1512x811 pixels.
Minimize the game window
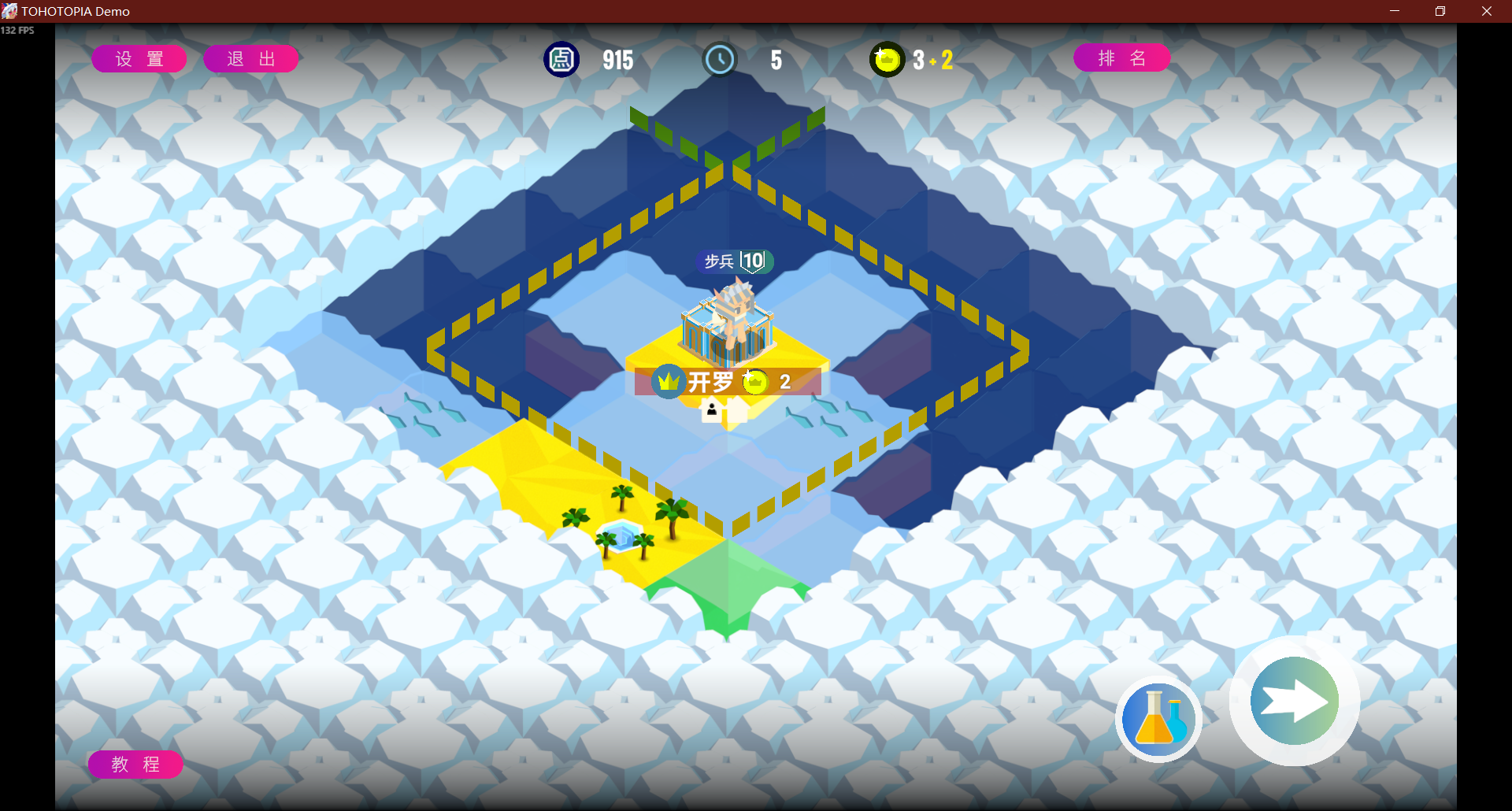pos(1394,11)
